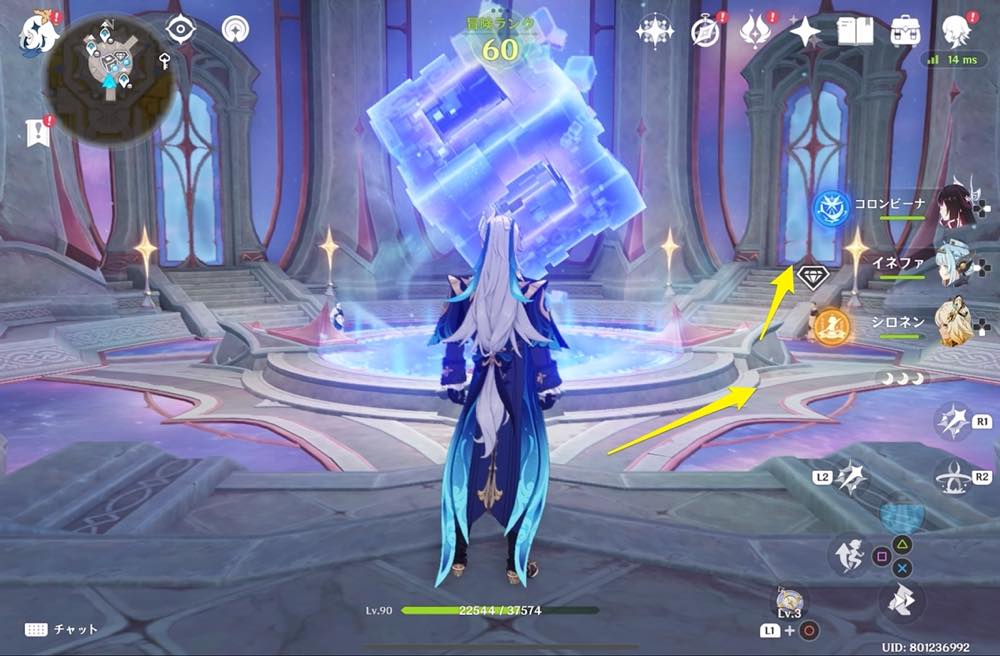Viewport: 1000px width, 656px height.
Task: Open the wish four-point star icon
Action: [x=804, y=31]
